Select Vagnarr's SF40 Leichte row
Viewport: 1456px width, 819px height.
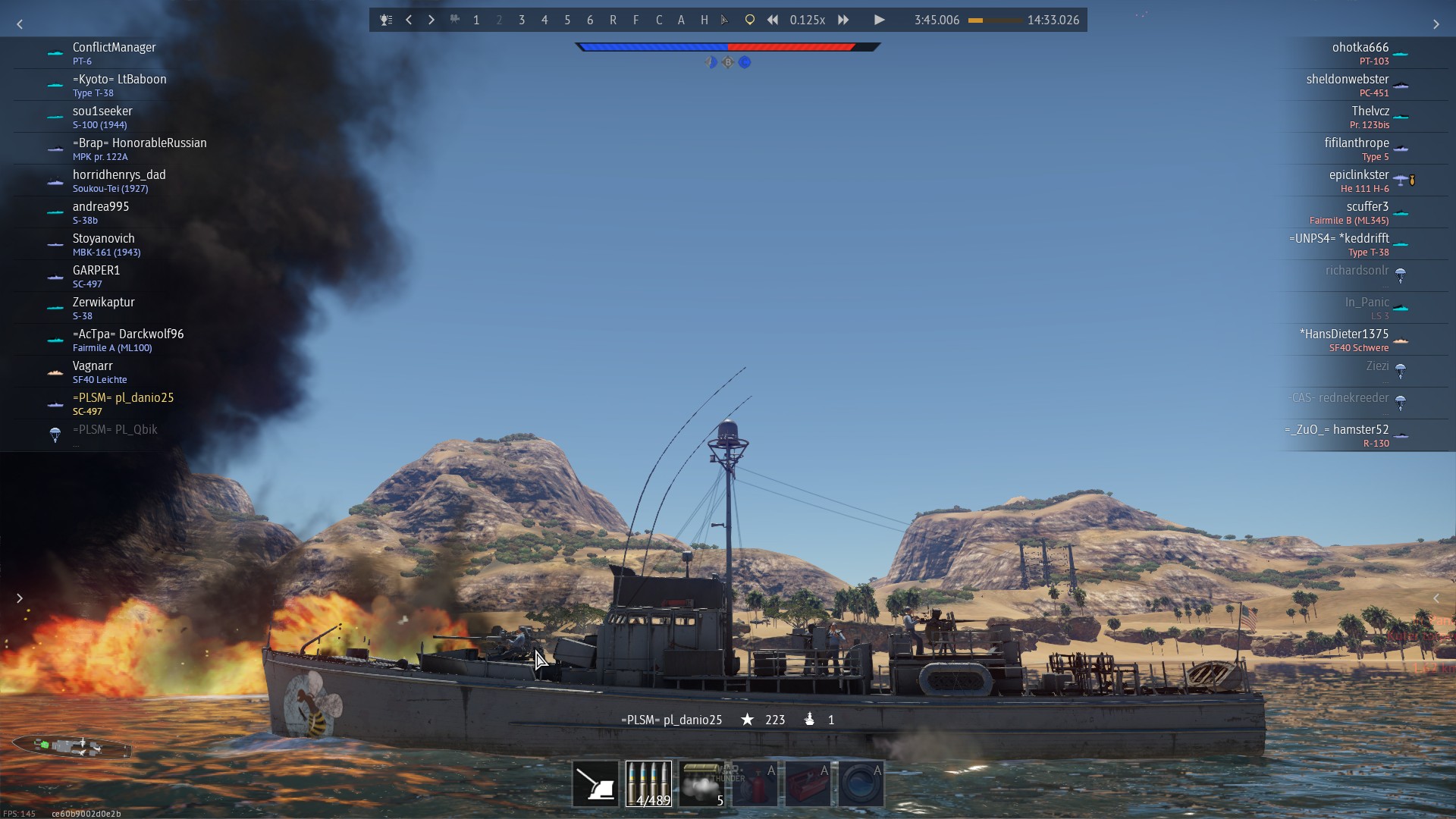tap(99, 372)
